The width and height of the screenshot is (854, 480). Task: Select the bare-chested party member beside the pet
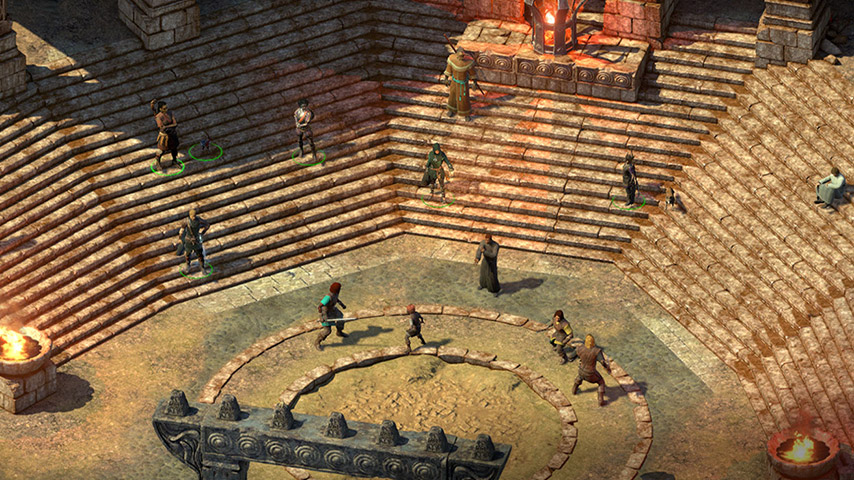click(166, 134)
